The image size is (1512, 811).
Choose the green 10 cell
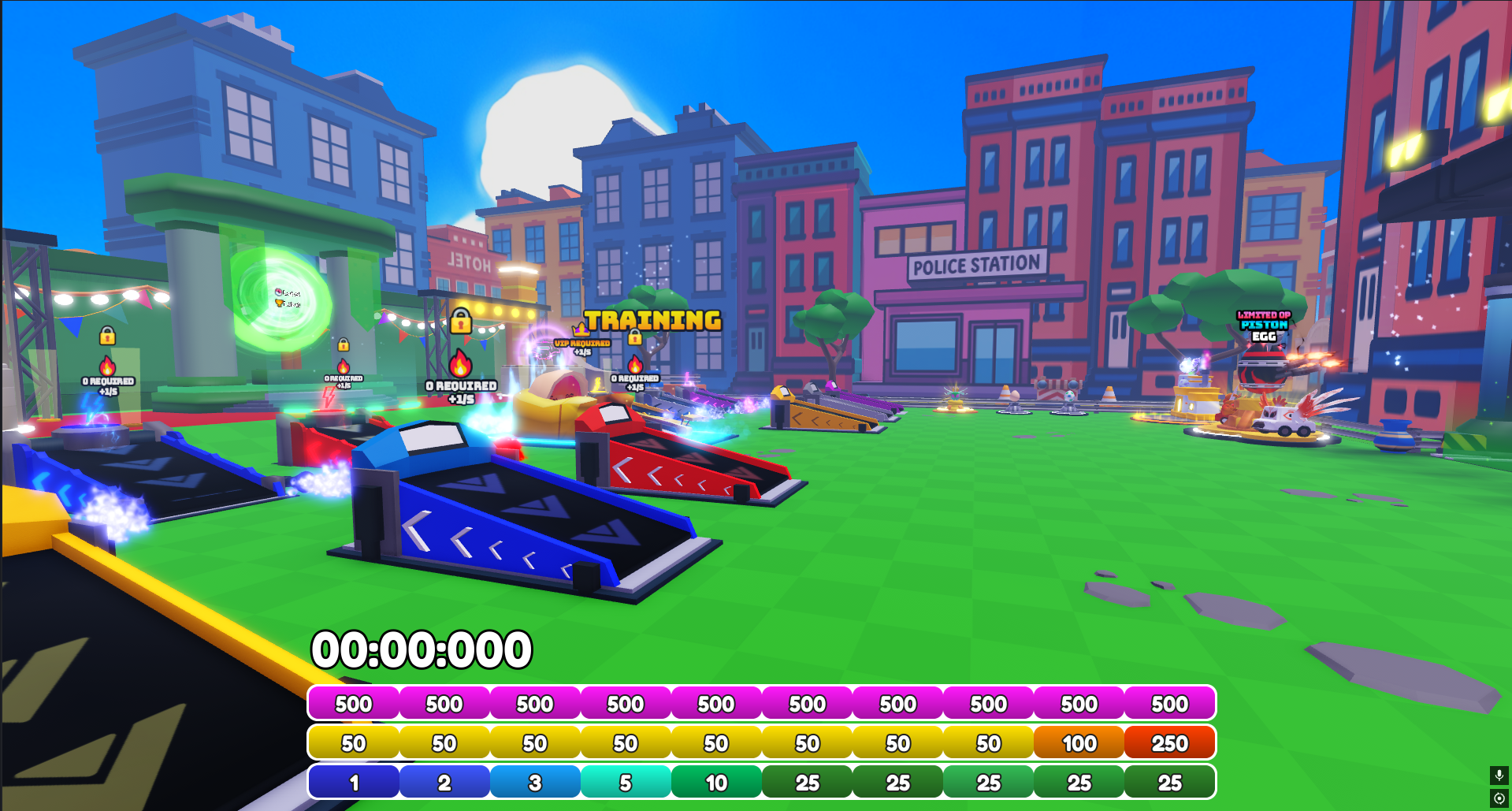coord(716,783)
